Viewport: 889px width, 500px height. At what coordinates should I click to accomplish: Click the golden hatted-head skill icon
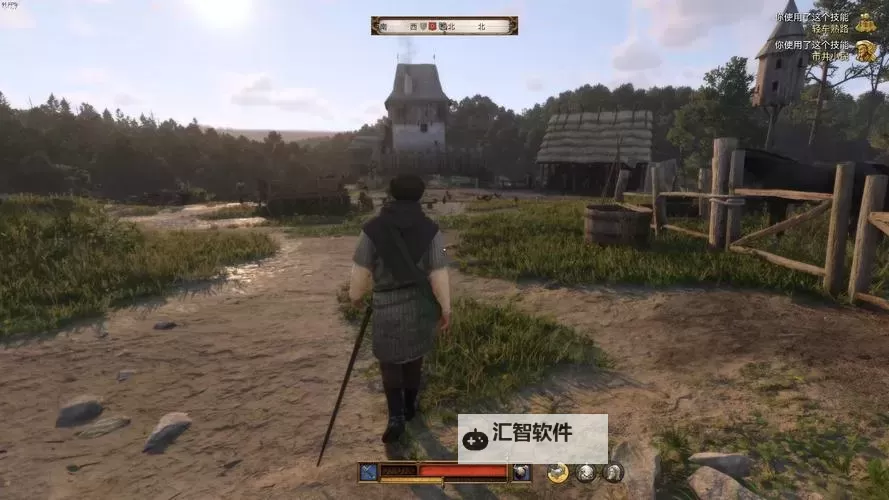866,51
